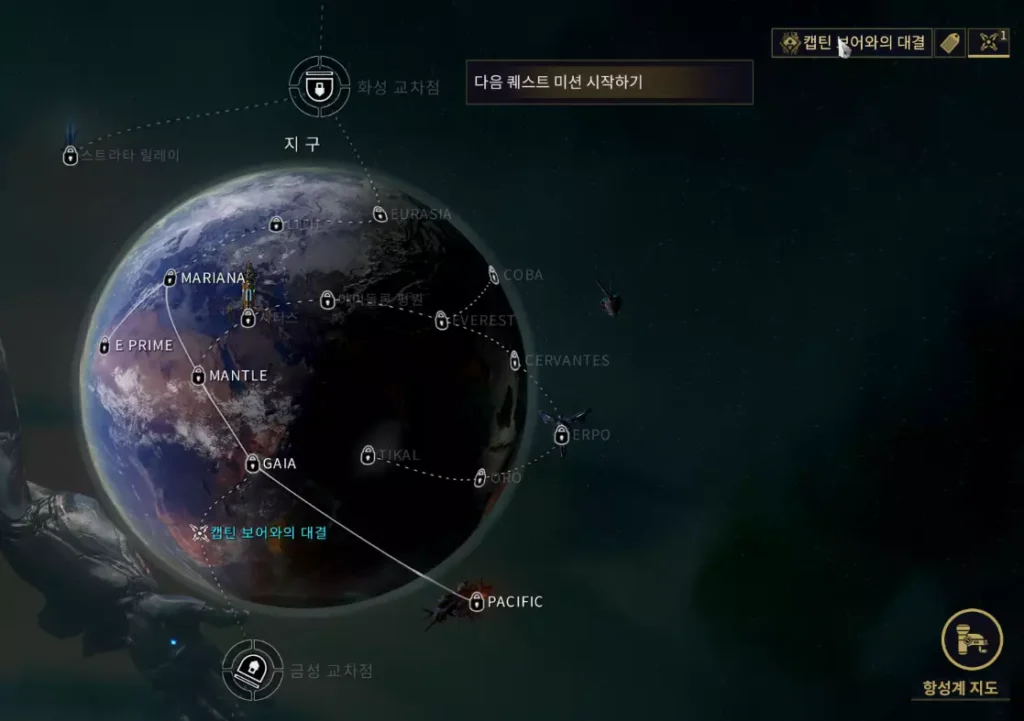Click the ERPO mission node
1024x721 pixels.
562,435
